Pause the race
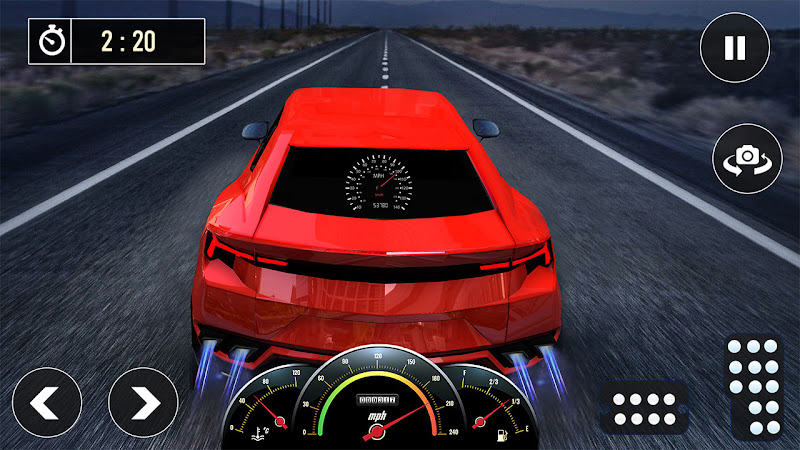This screenshot has width=800, height=450. [x=735, y=48]
